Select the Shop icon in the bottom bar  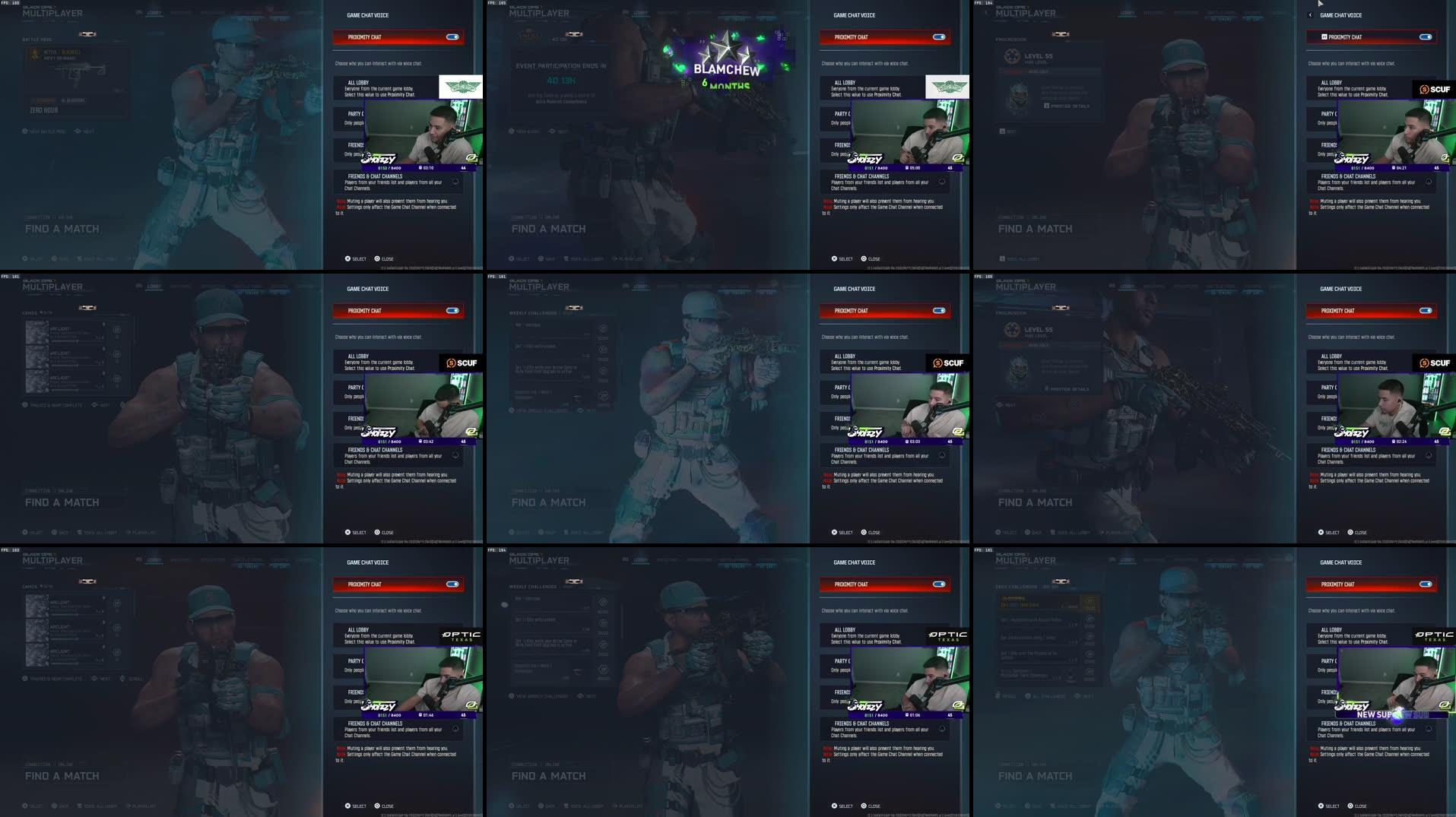click(52, 532)
